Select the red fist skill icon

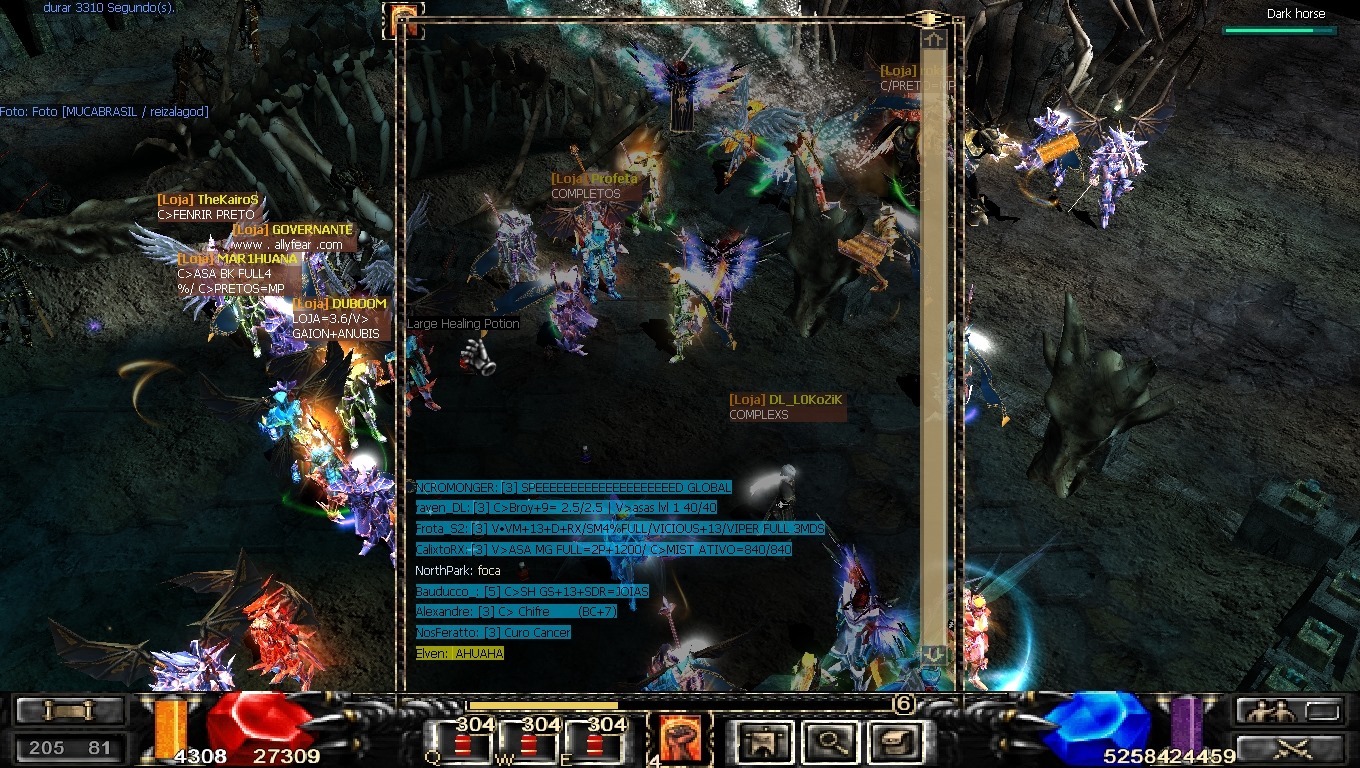click(x=681, y=740)
